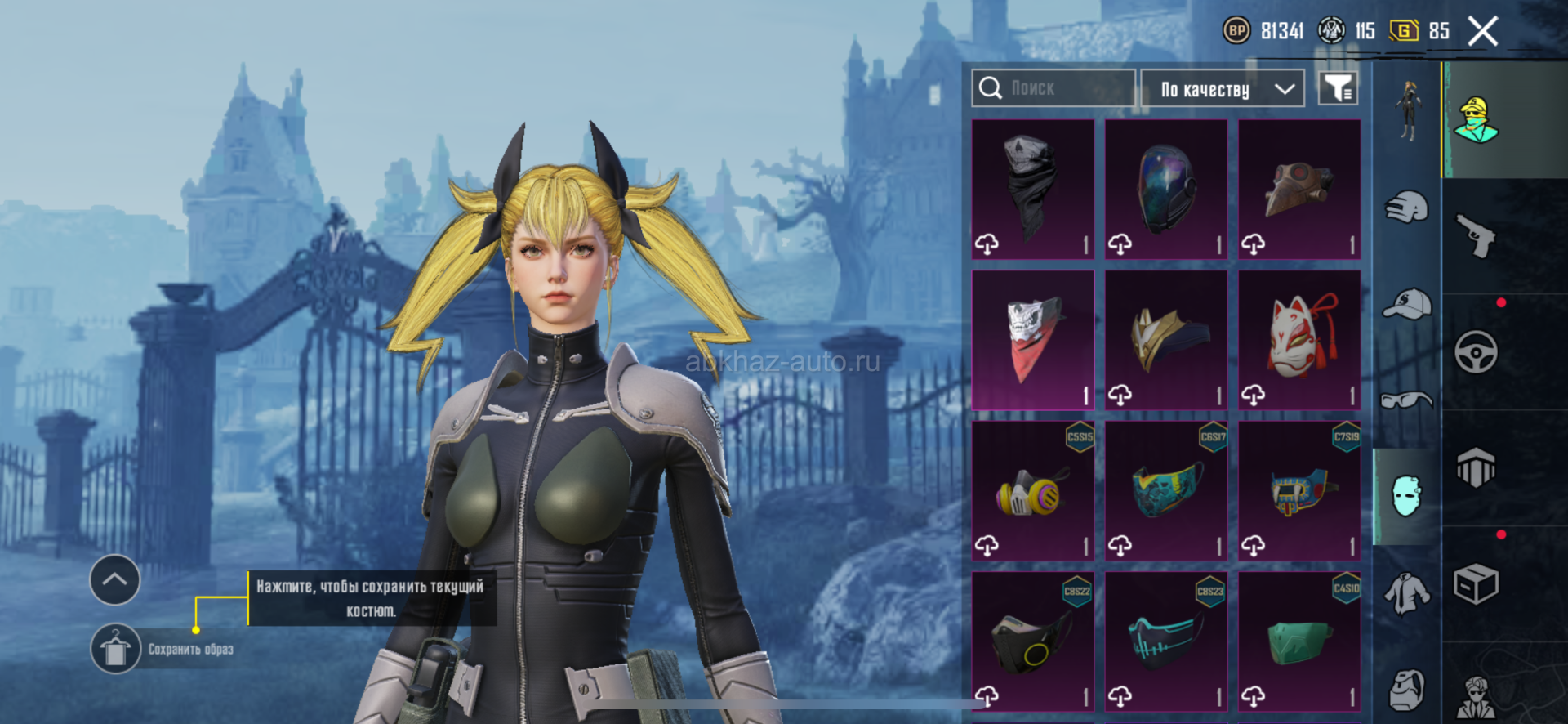Open the pistol weapons section

point(1477,236)
